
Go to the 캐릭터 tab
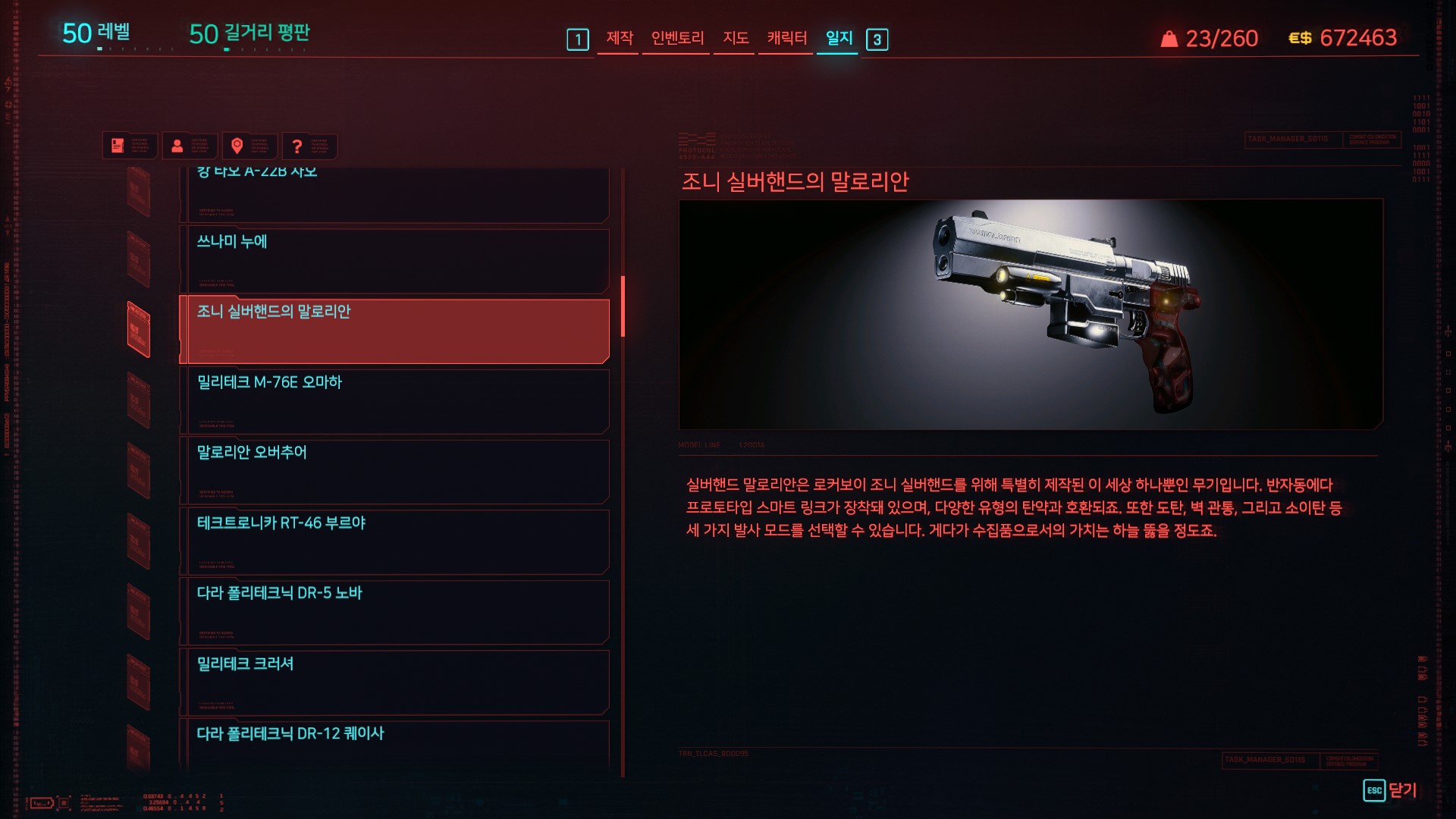[786, 38]
